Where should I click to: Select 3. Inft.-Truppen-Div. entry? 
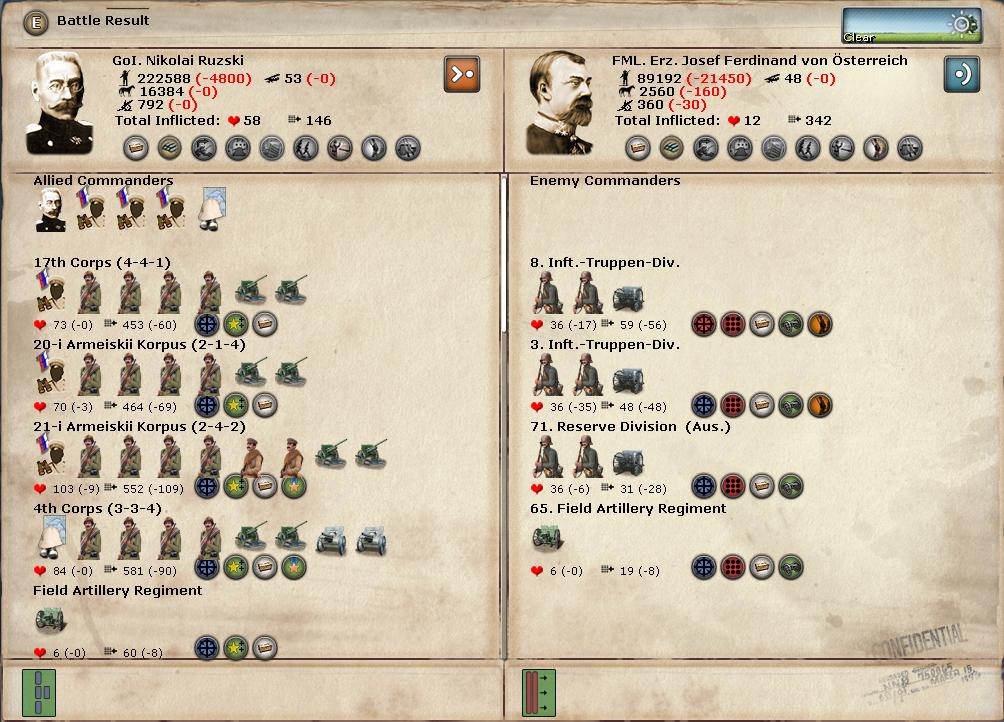click(x=604, y=345)
